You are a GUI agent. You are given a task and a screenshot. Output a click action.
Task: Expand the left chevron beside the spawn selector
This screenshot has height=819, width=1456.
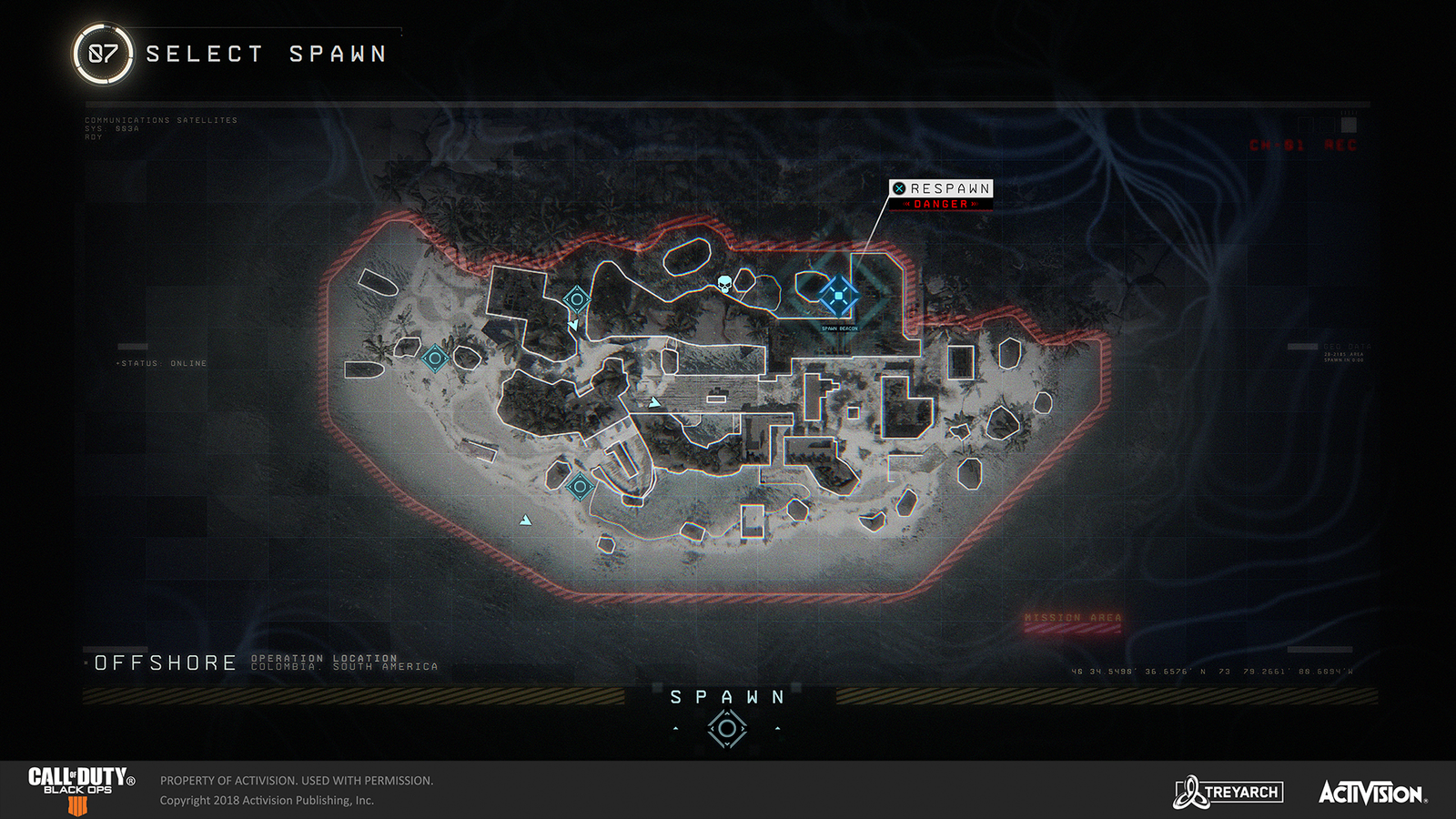pyautogui.click(x=677, y=728)
